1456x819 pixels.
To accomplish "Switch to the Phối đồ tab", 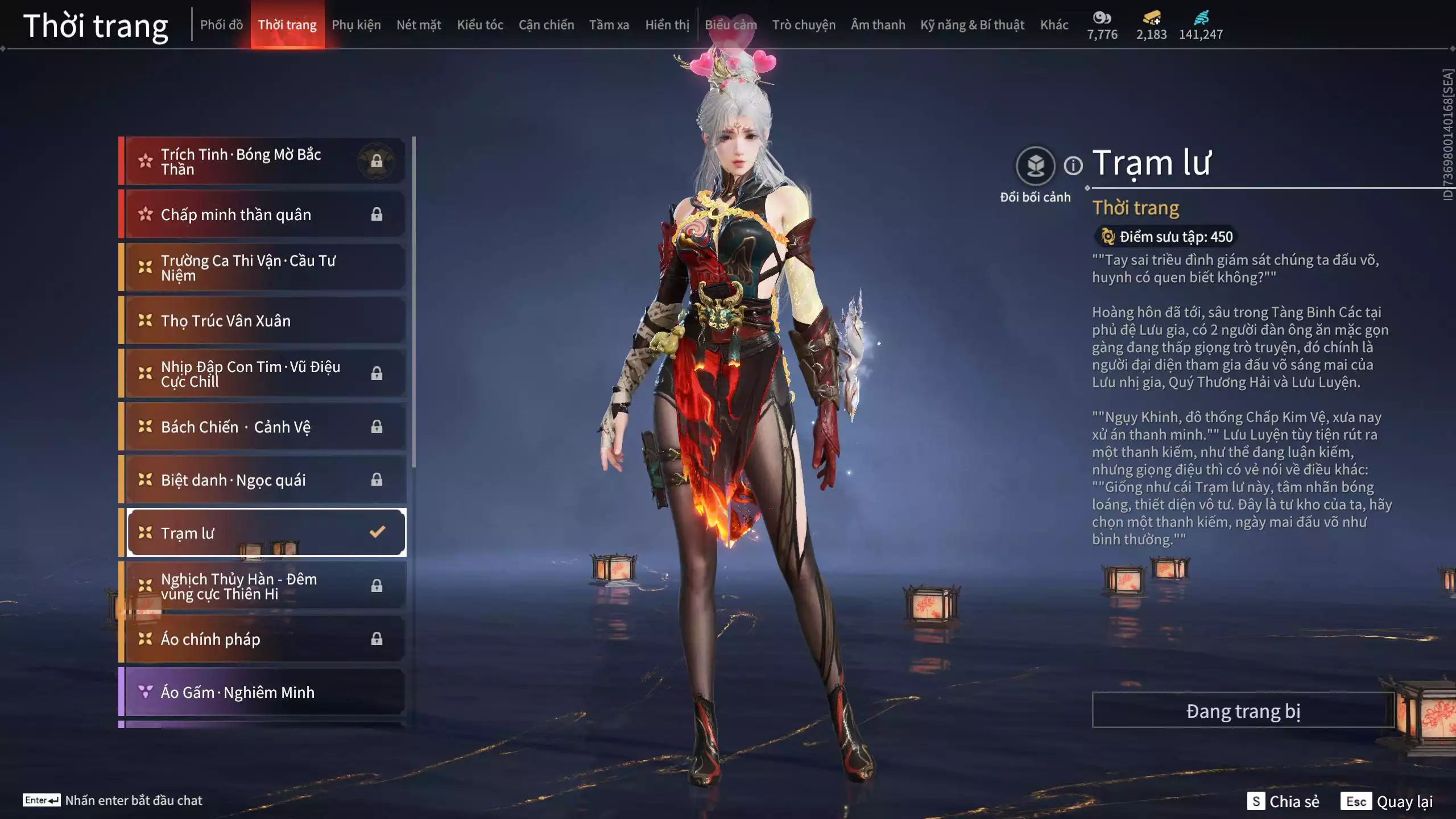I will [x=221, y=25].
